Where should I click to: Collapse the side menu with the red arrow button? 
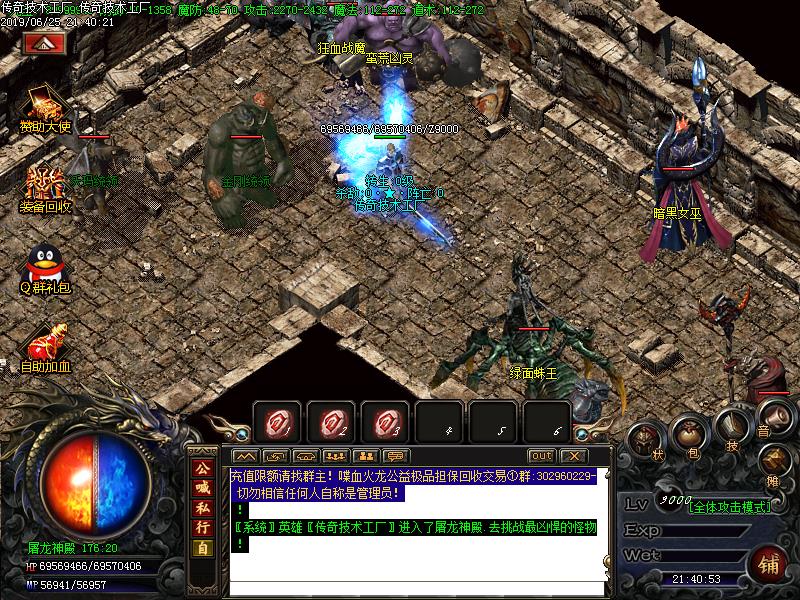(44, 44)
